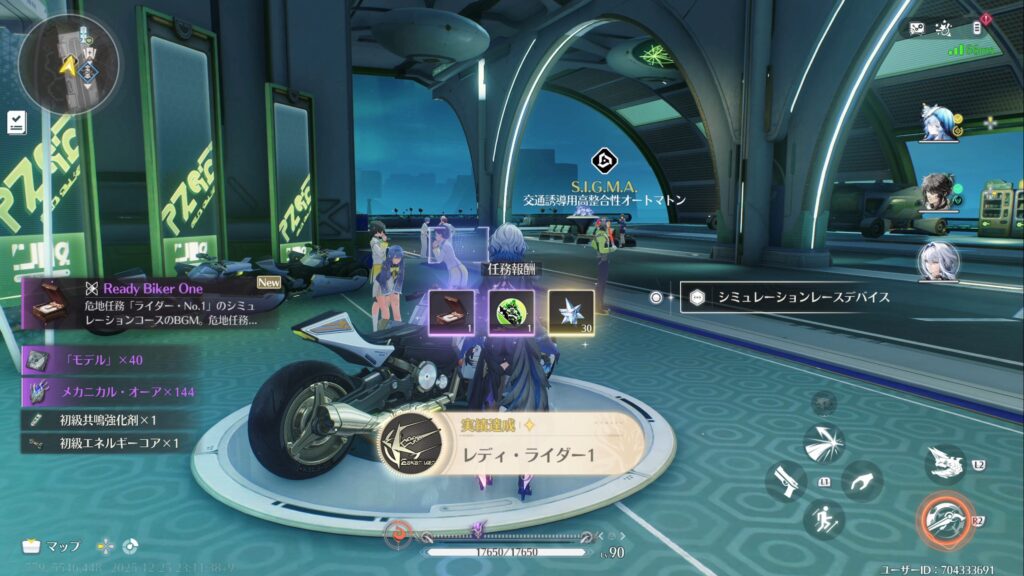Screen dimensions: 1024x576
Task: Use the pistol gadget icon
Action: (785, 482)
